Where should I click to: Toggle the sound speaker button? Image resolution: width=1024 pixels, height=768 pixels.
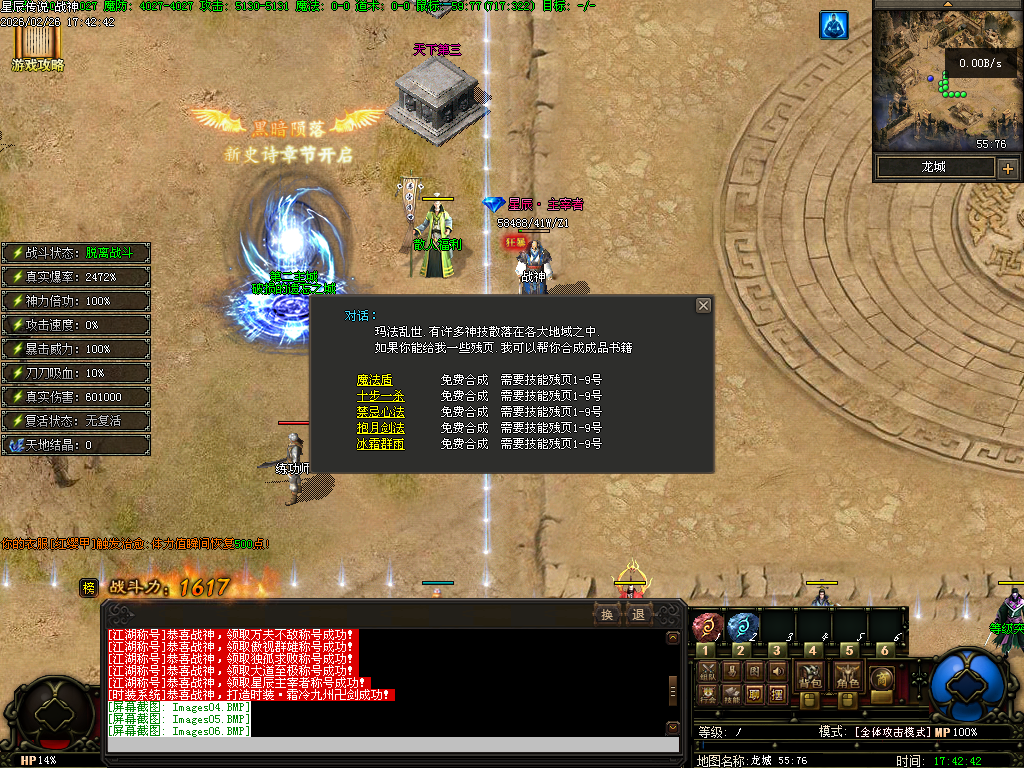778,671
